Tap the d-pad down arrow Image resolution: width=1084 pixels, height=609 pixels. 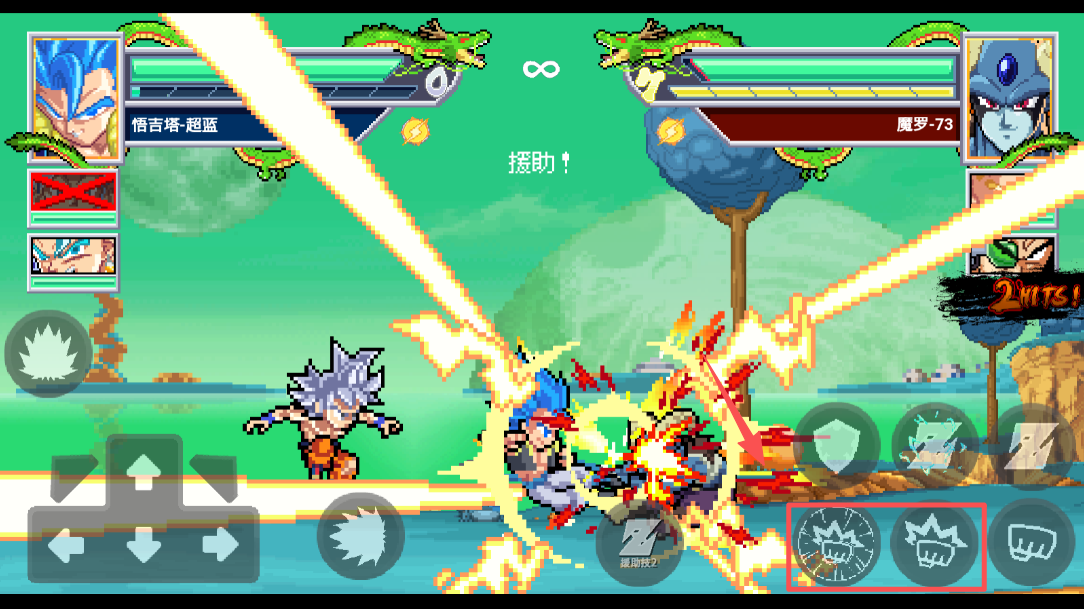[x=144, y=547]
